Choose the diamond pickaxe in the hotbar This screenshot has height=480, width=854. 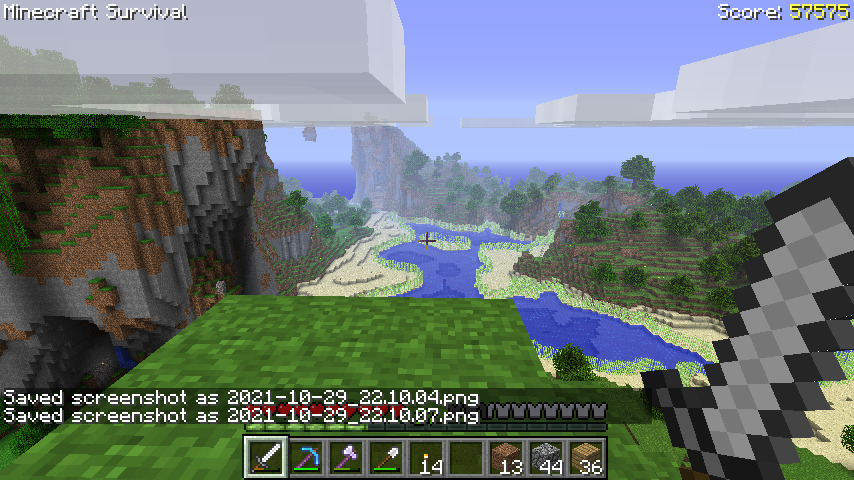click(x=307, y=459)
